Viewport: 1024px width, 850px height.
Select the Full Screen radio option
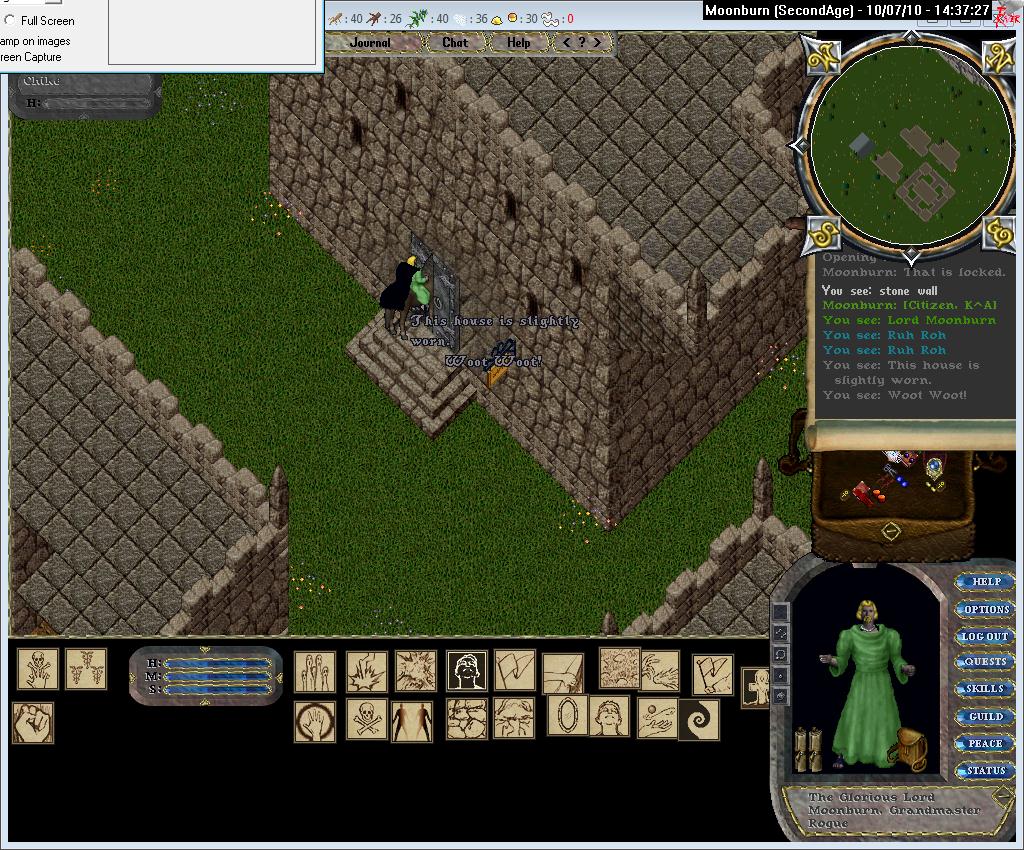point(11,20)
